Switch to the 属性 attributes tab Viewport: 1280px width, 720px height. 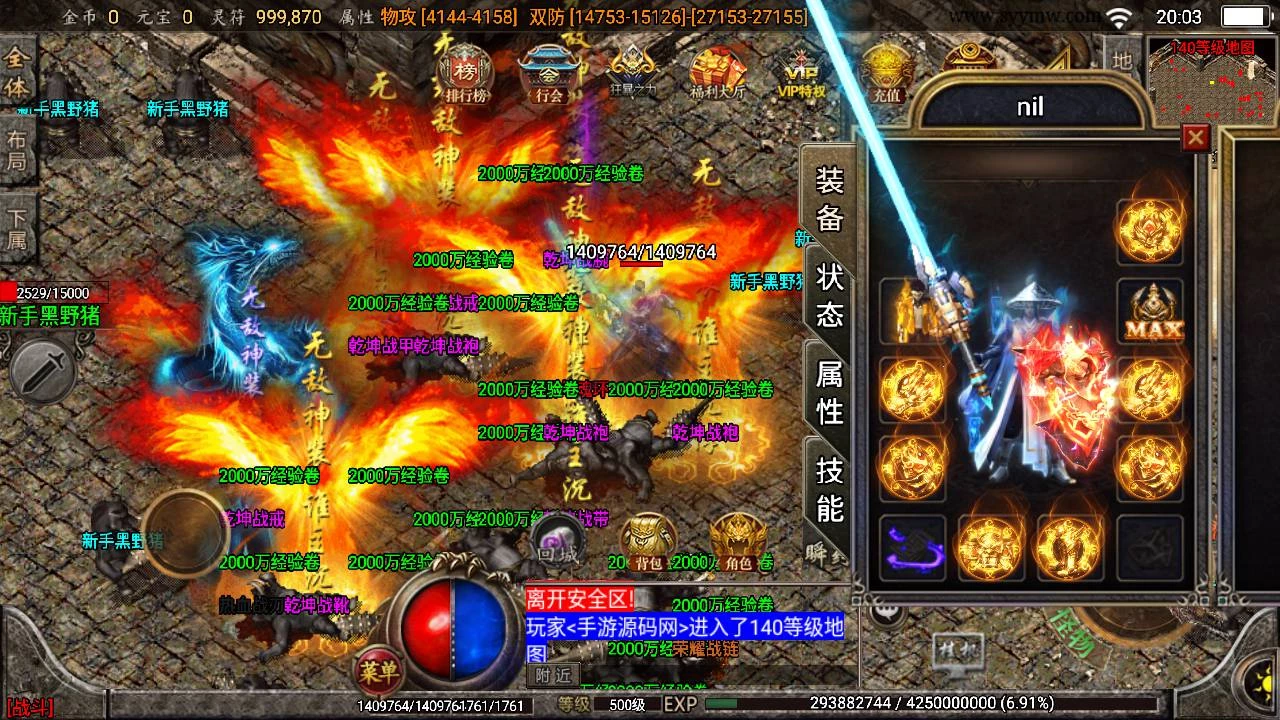pos(830,391)
